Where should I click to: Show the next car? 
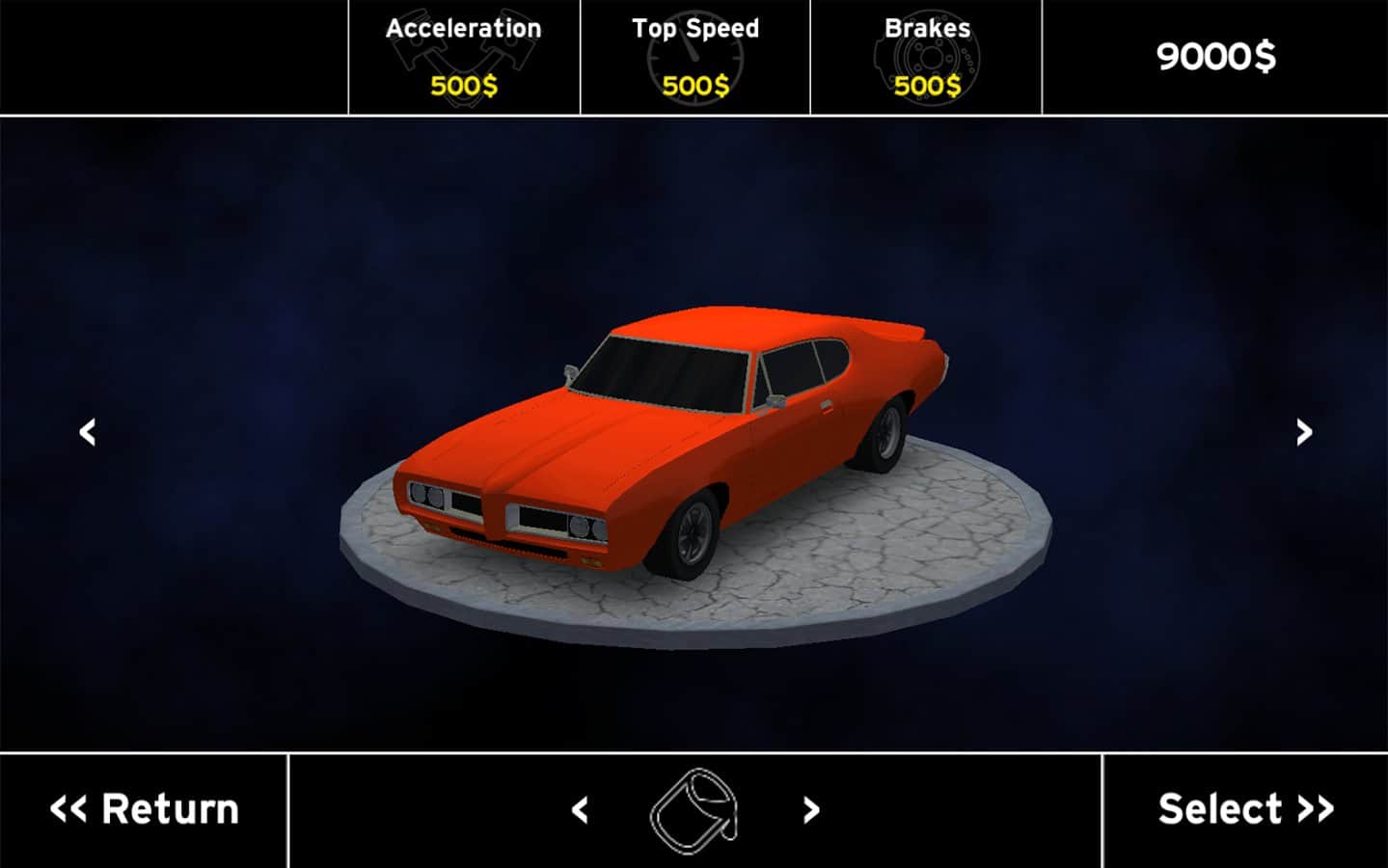[x=1304, y=432]
